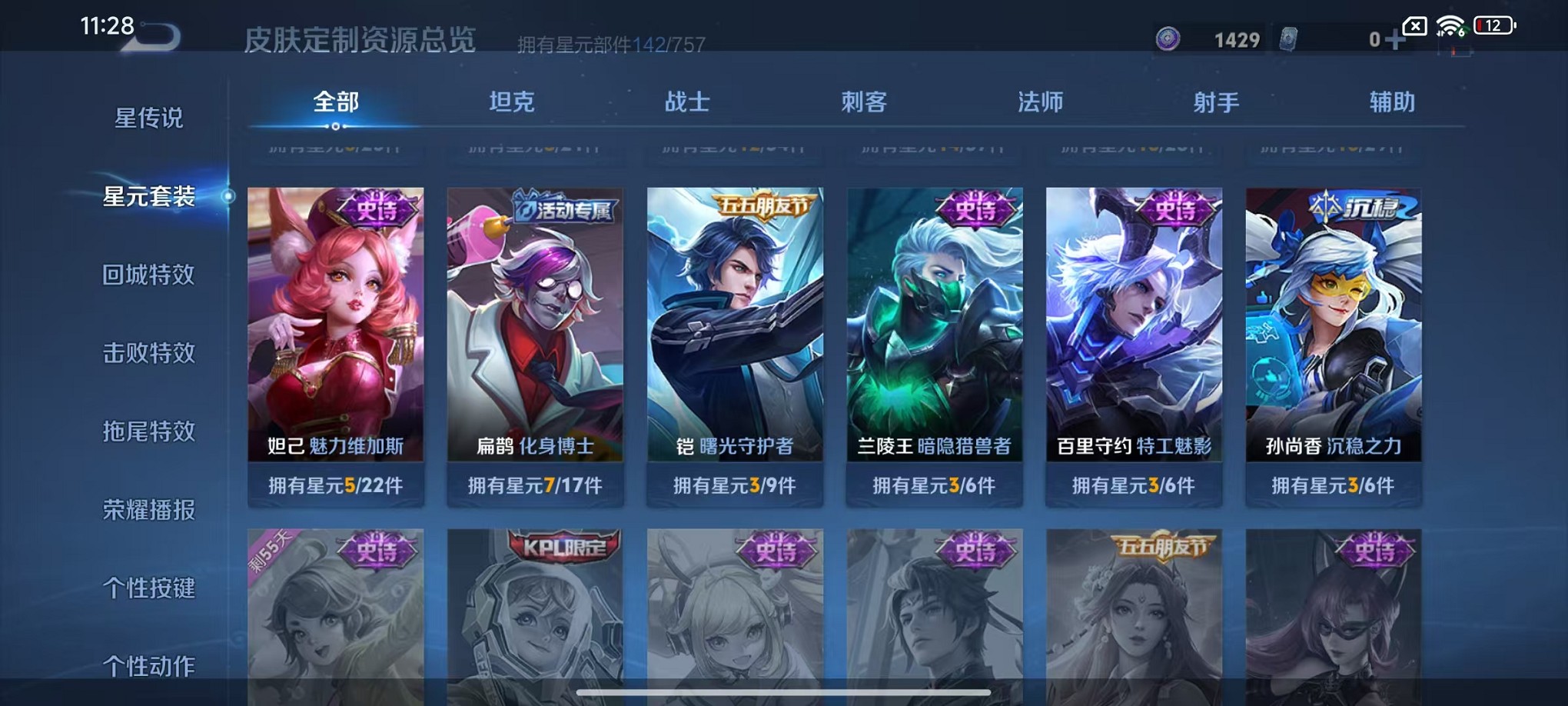
Task: Select 个性按键 in the sidebar
Action: point(149,588)
